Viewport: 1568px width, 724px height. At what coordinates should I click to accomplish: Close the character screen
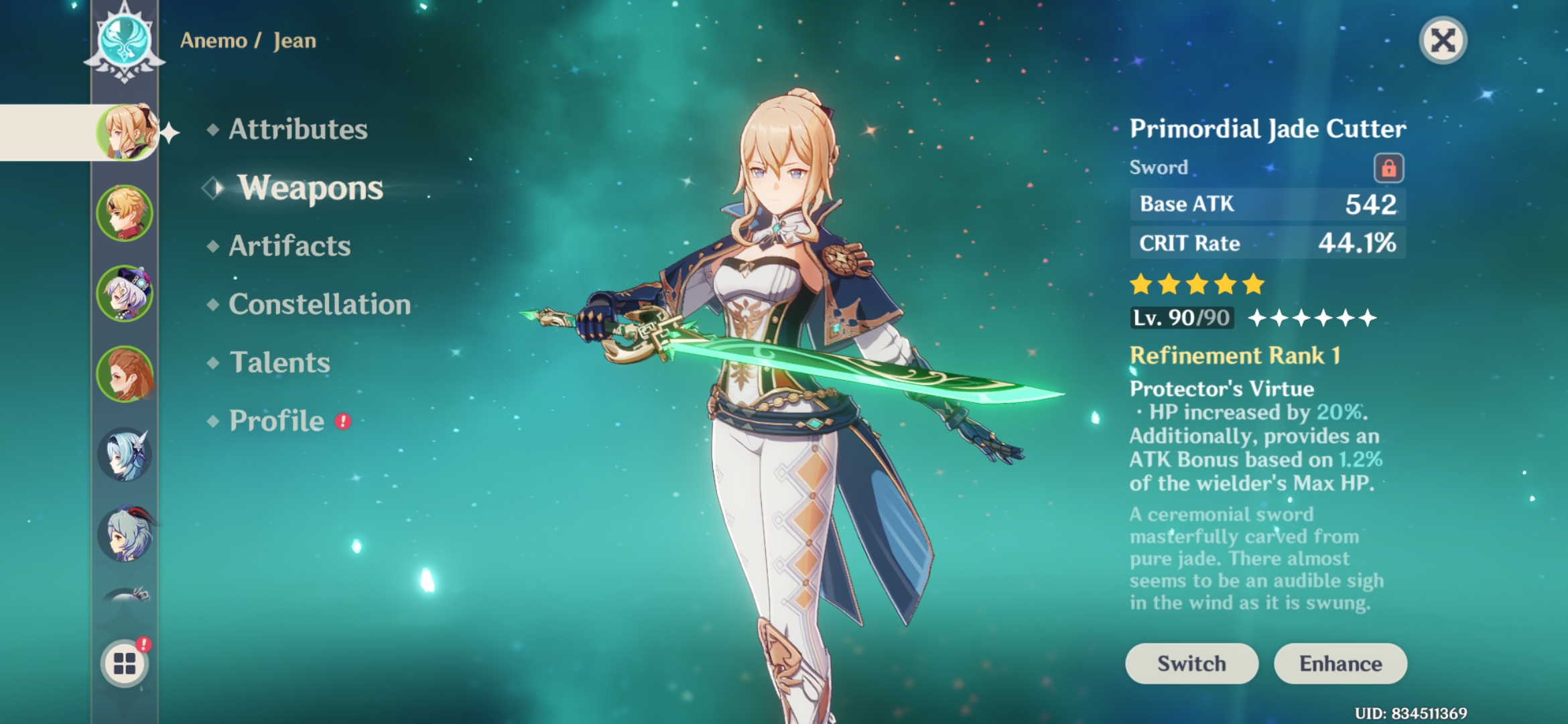[x=1443, y=40]
